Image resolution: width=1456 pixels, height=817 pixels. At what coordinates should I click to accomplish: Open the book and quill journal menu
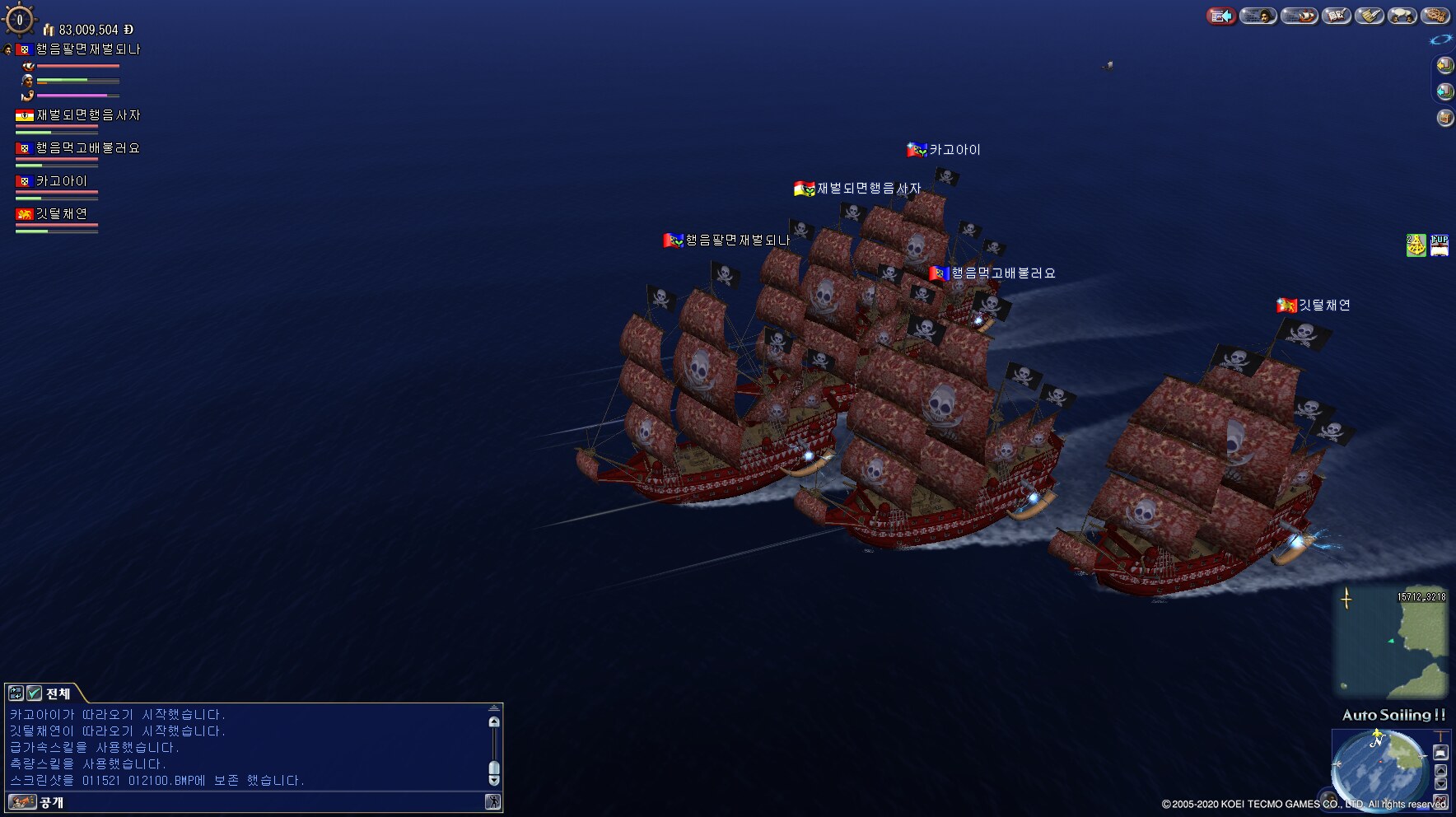(1337, 16)
